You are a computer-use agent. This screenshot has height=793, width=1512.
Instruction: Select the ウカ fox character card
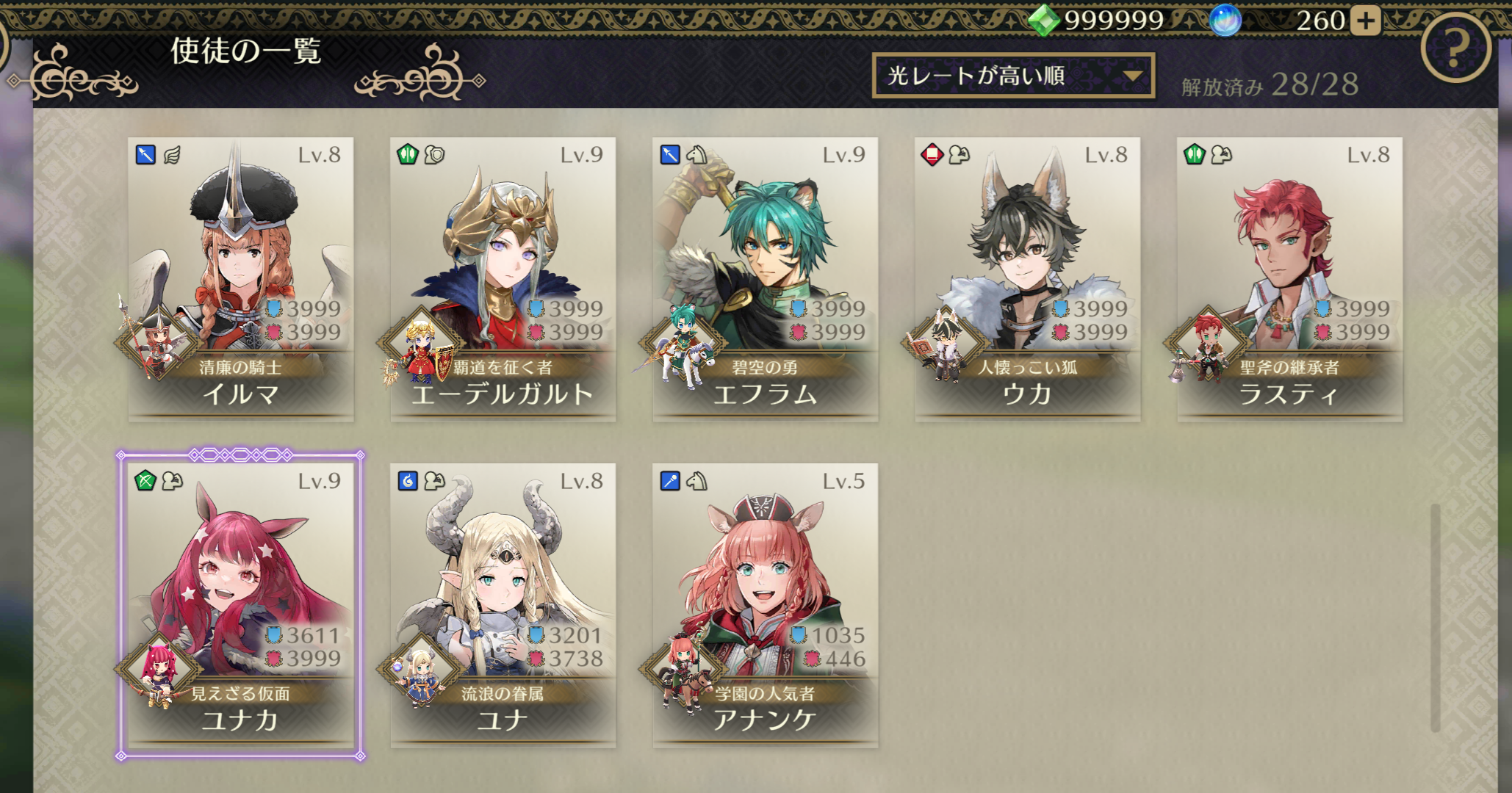[x=1028, y=279]
